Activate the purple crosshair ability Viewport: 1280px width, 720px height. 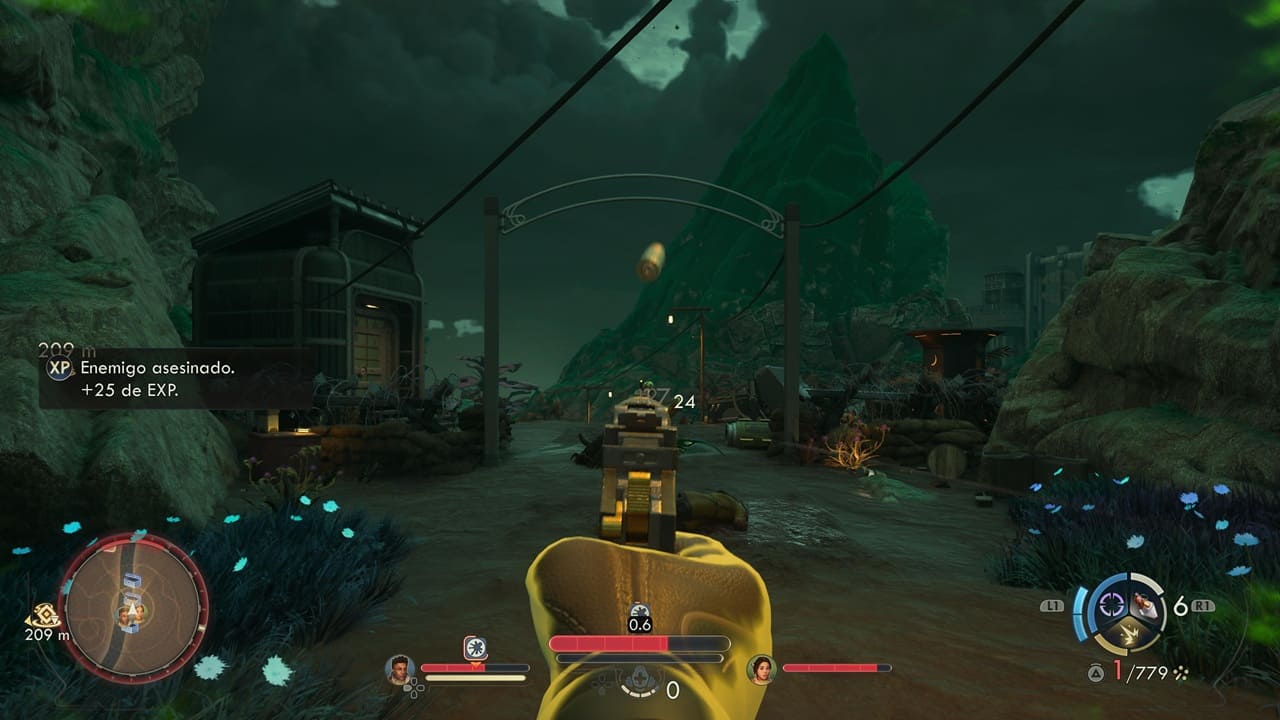(1111, 603)
